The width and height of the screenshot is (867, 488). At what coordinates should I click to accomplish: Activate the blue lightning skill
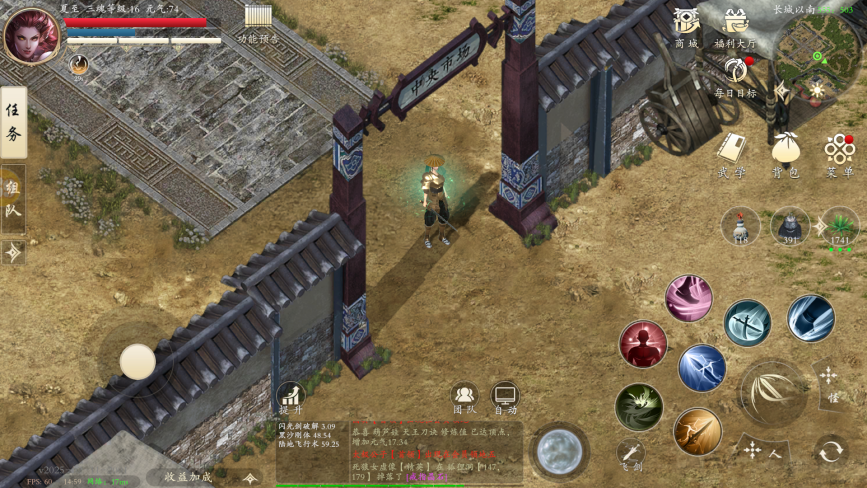[702, 368]
